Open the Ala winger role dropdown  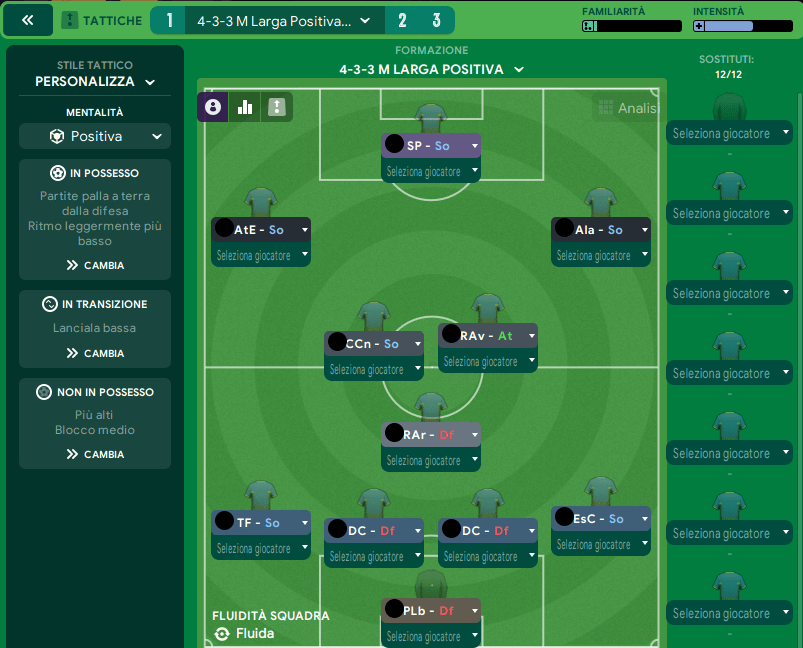coord(645,230)
